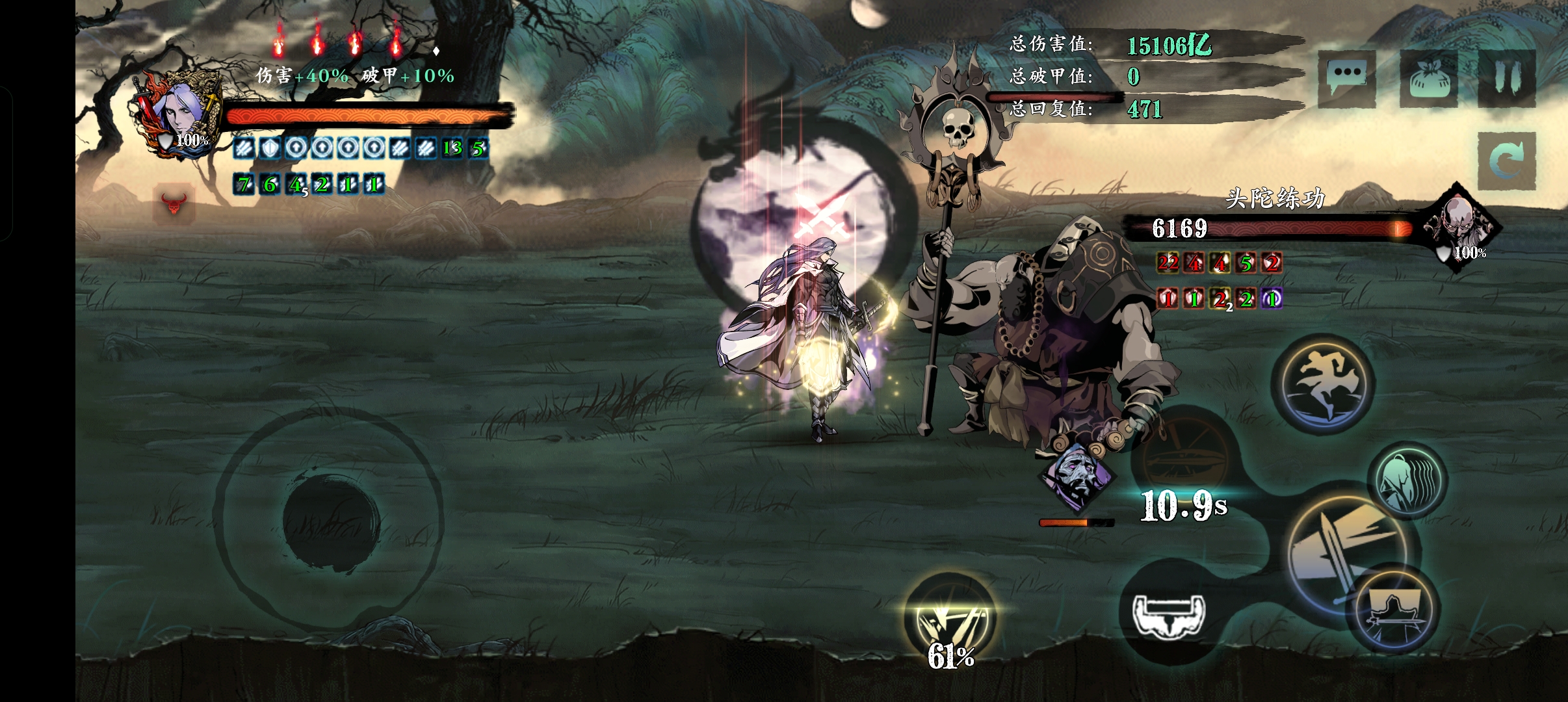Activate the horned helmet skill button
The width and height of the screenshot is (1568, 702).
(x=1168, y=615)
